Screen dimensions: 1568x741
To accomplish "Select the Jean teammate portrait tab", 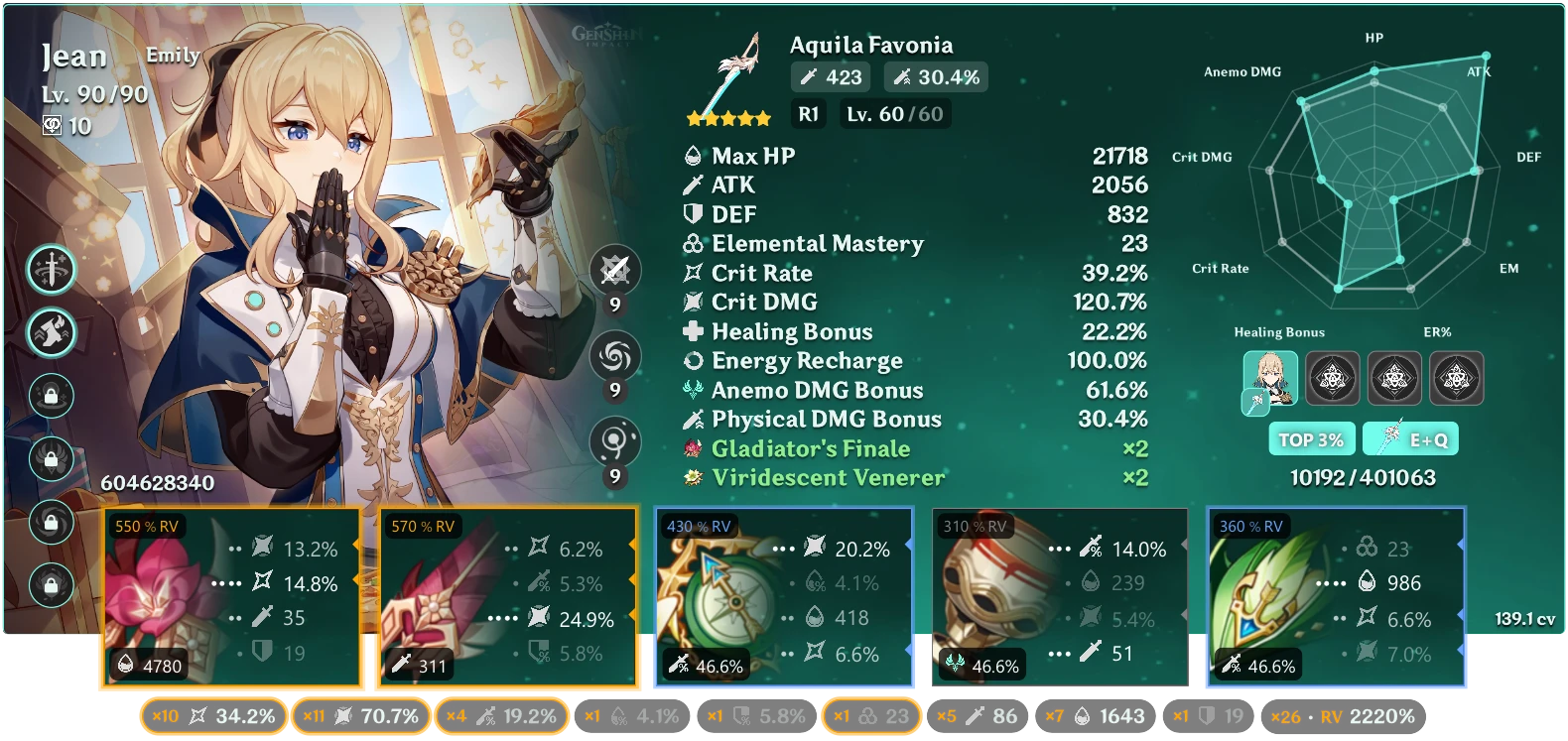I will [1272, 378].
